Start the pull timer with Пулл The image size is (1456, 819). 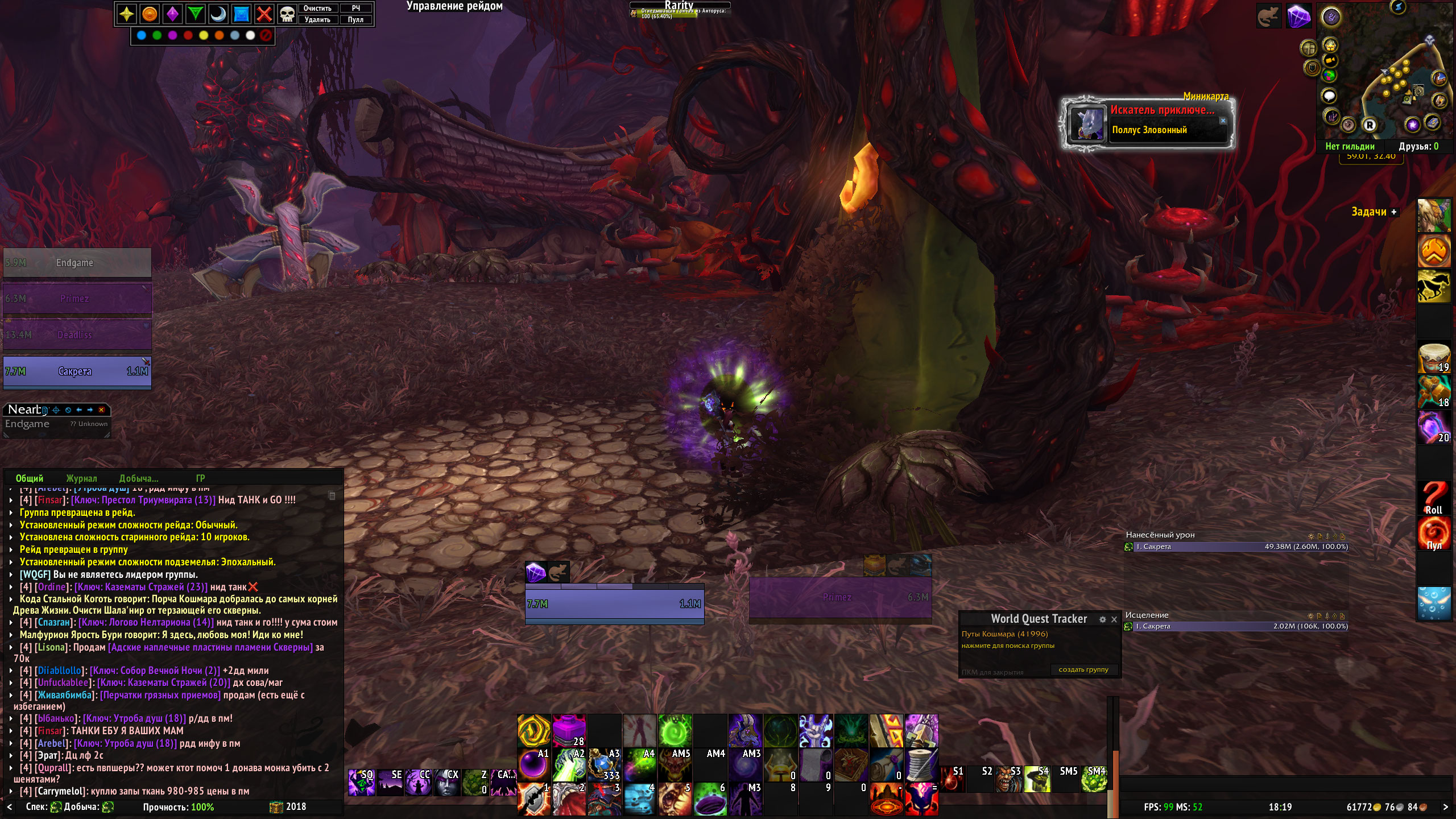(x=355, y=20)
